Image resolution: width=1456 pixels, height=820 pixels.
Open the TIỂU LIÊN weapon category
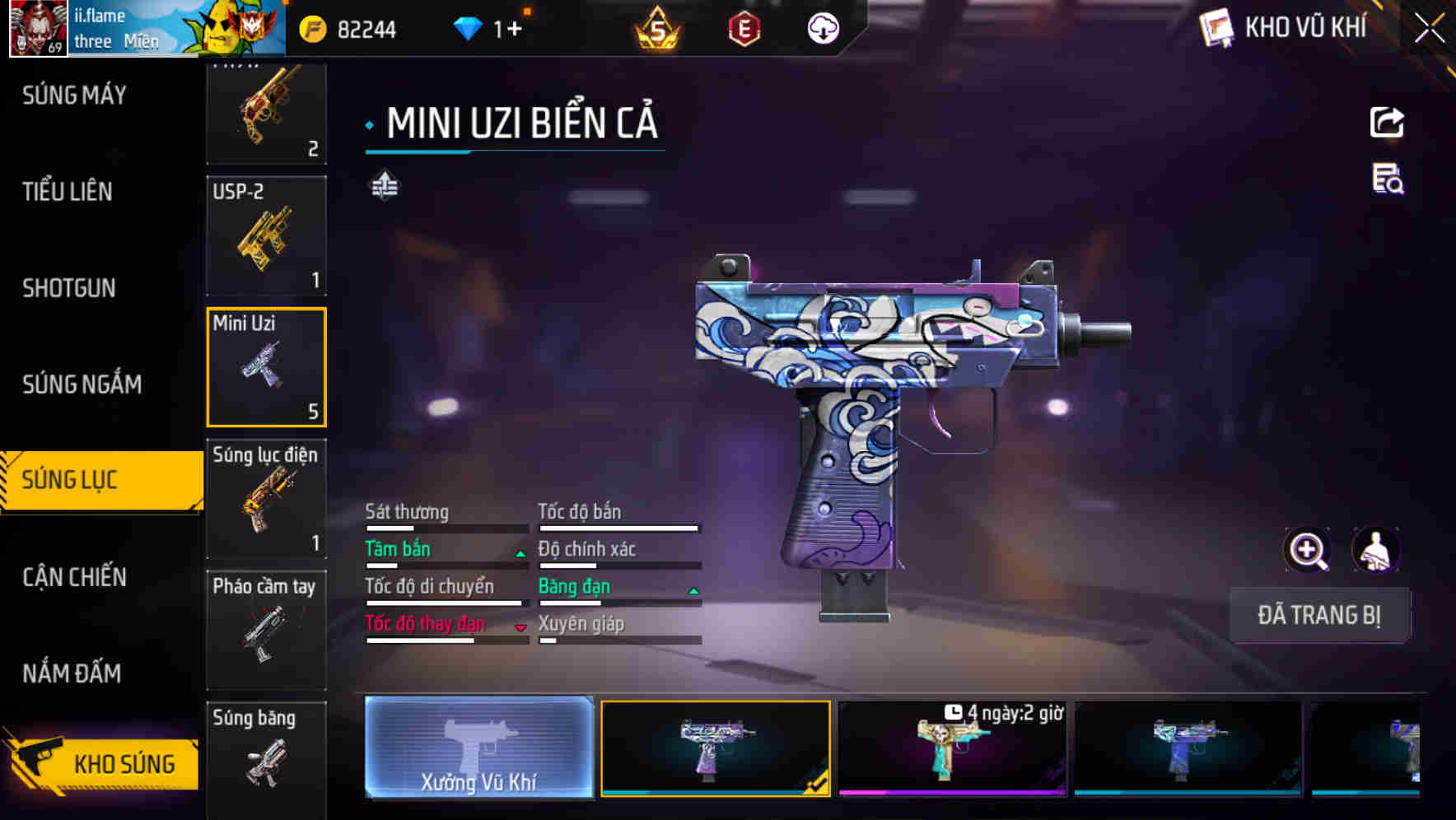coord(68,192)
